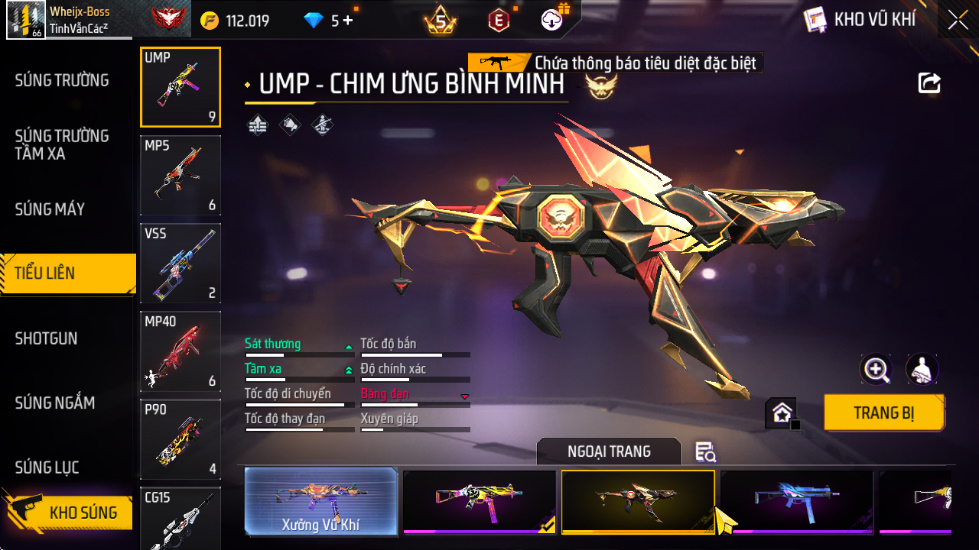Pick the VSS weapon tile
Screen dimensions: 979x550
pyautogui.click(x=180, y=263)
